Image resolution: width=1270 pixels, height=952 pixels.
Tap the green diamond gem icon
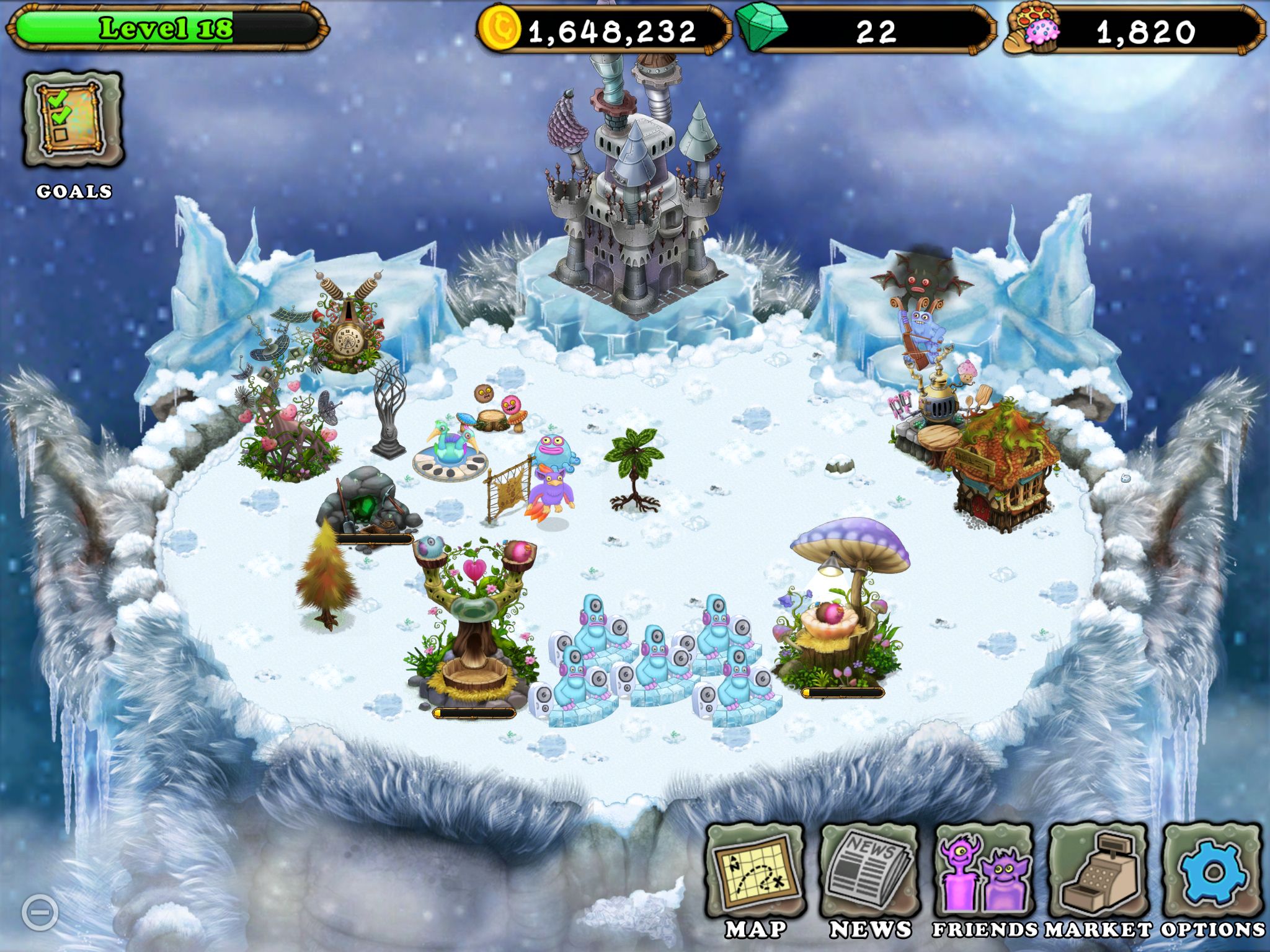762,29
